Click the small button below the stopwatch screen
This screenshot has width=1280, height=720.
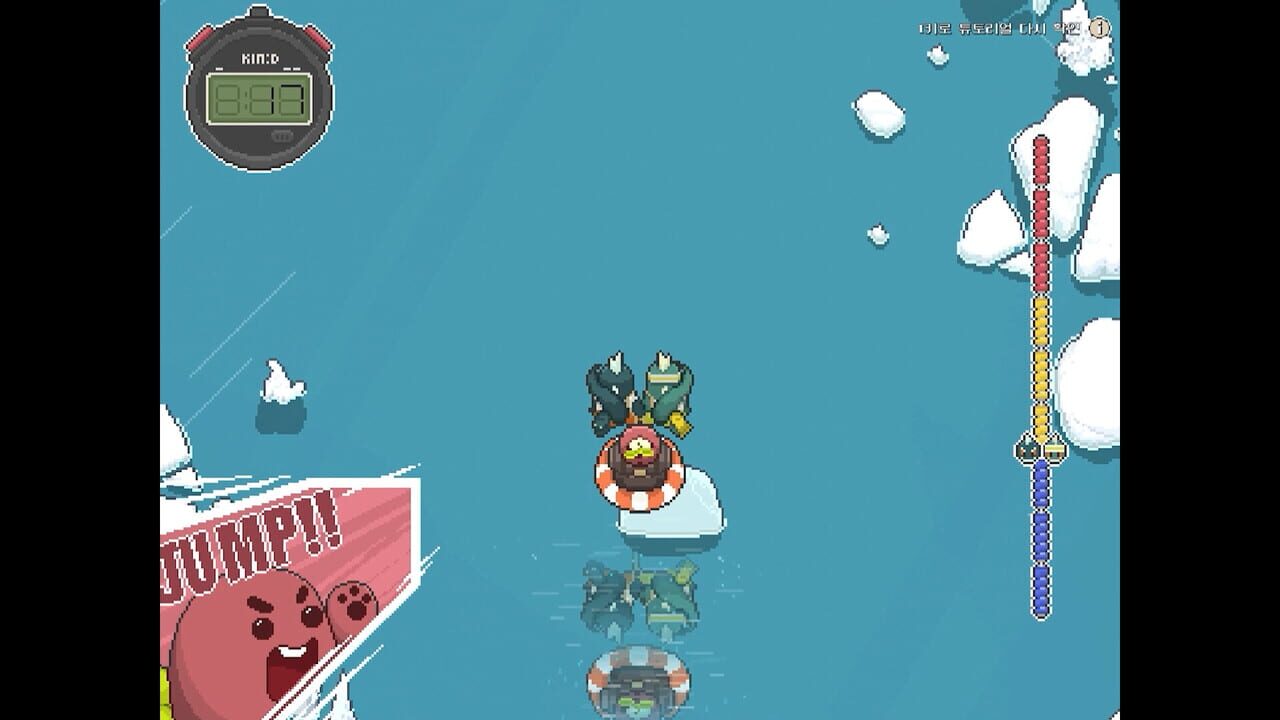click(281, 136)
